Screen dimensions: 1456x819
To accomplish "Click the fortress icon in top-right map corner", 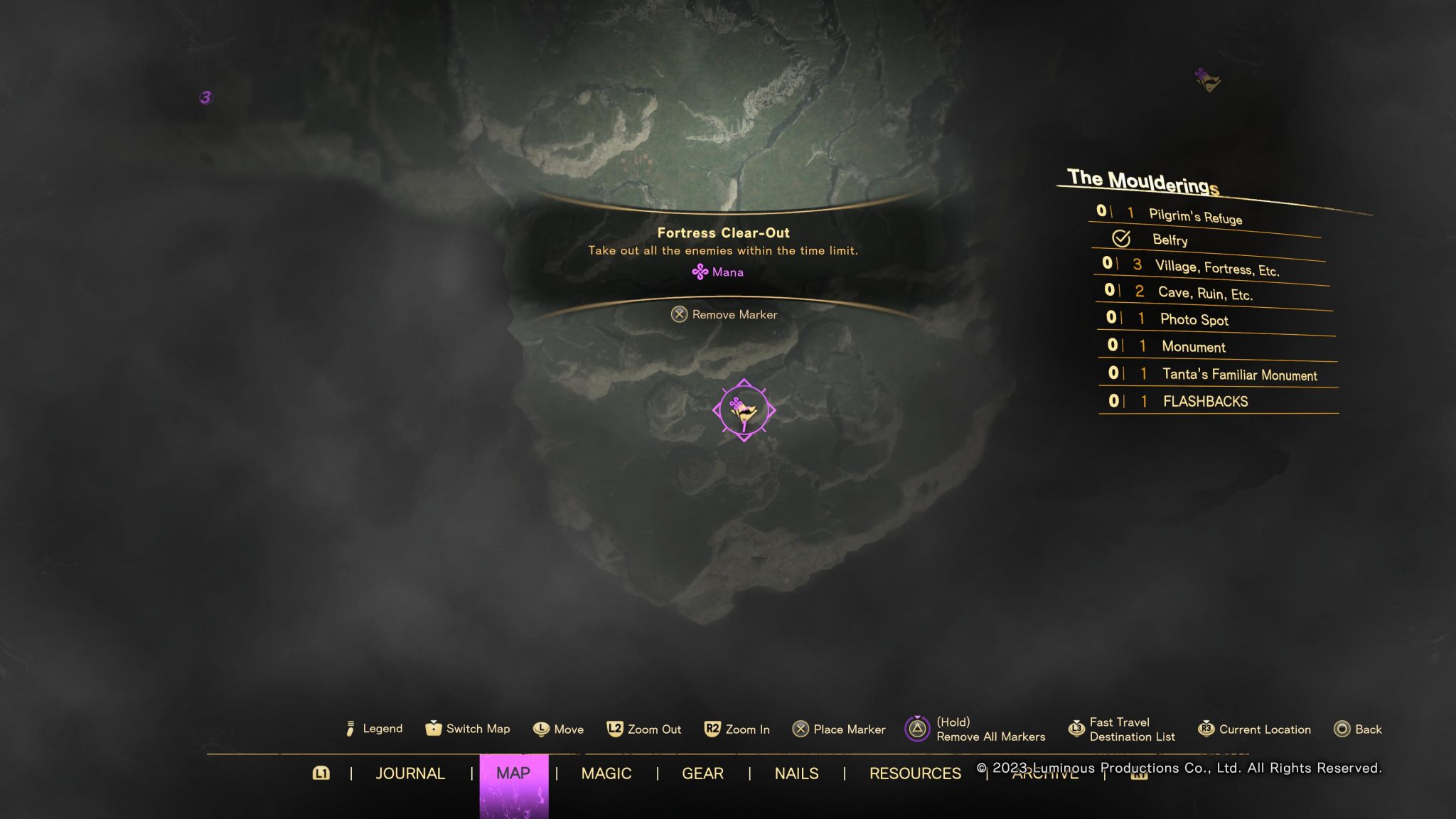I will [x=1207, y=80].
